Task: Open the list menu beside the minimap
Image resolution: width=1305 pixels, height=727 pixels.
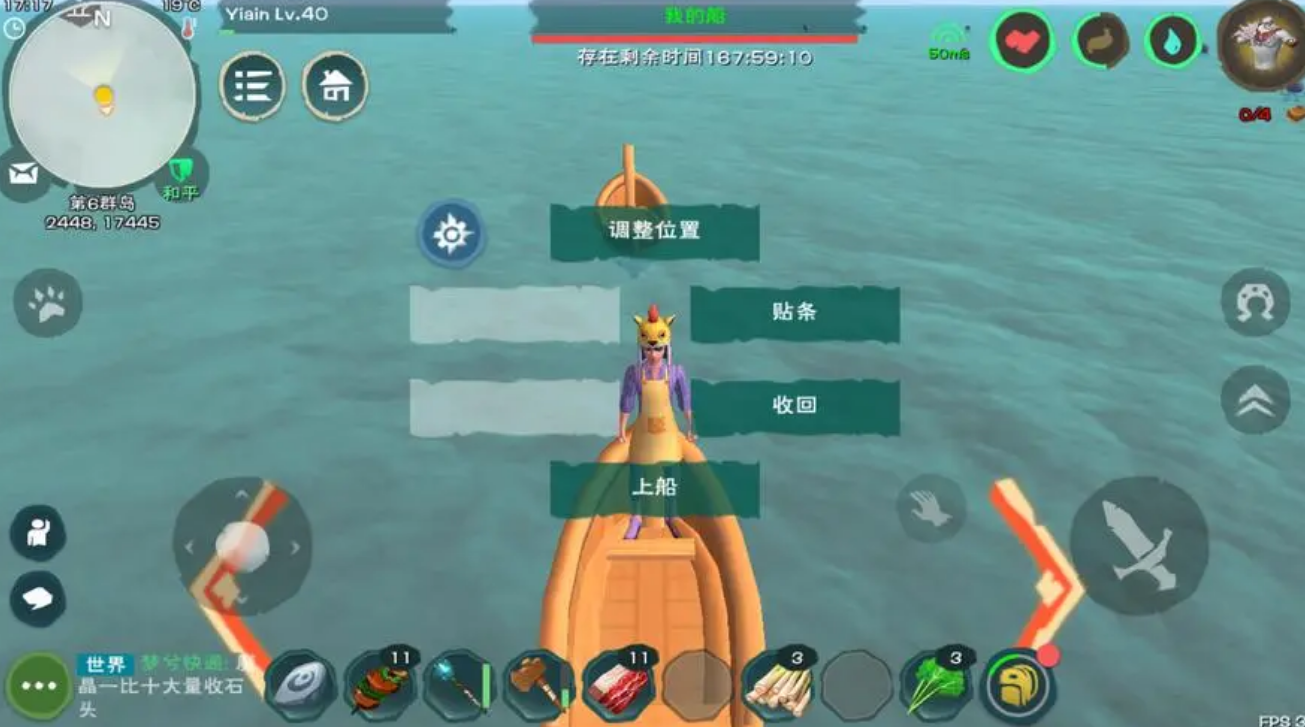Action: 254,87
